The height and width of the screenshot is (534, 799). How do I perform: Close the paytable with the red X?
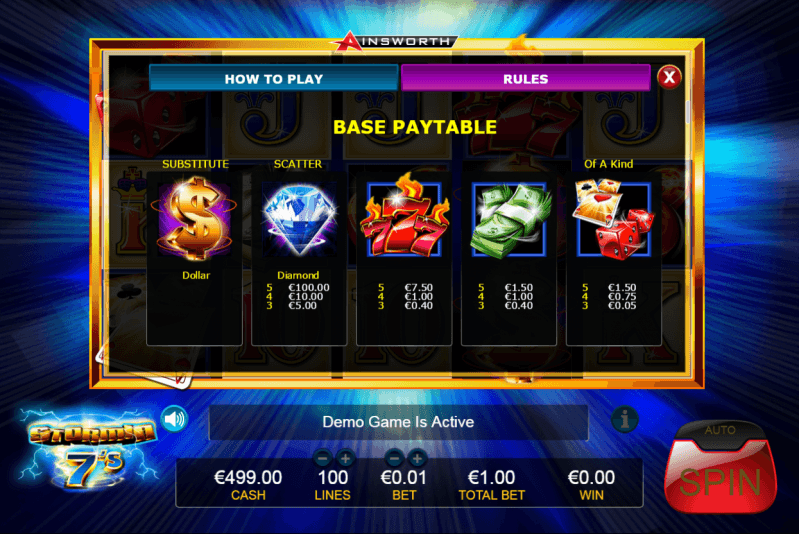[x=669, y=77]
